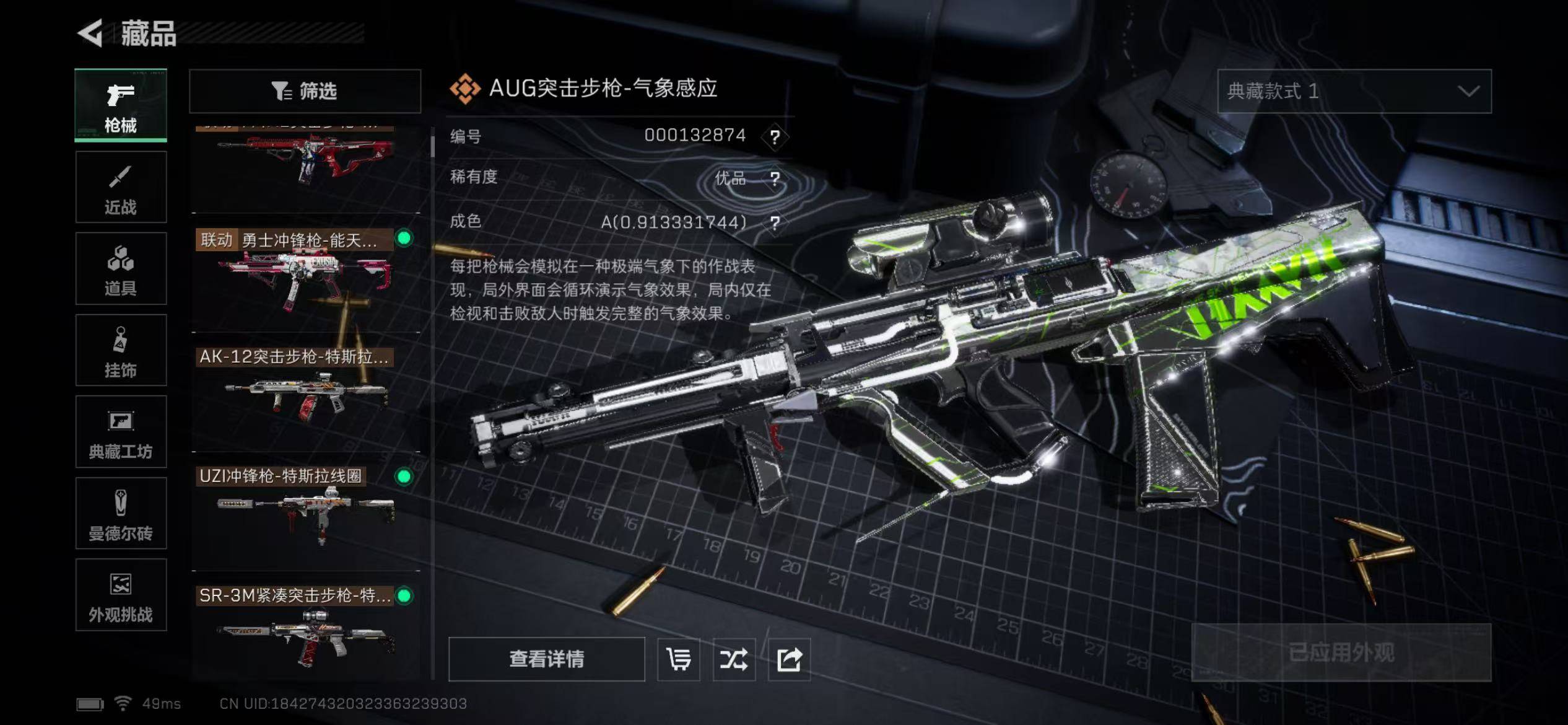Open the 外观挑战 appearance challenge tab

121,595
